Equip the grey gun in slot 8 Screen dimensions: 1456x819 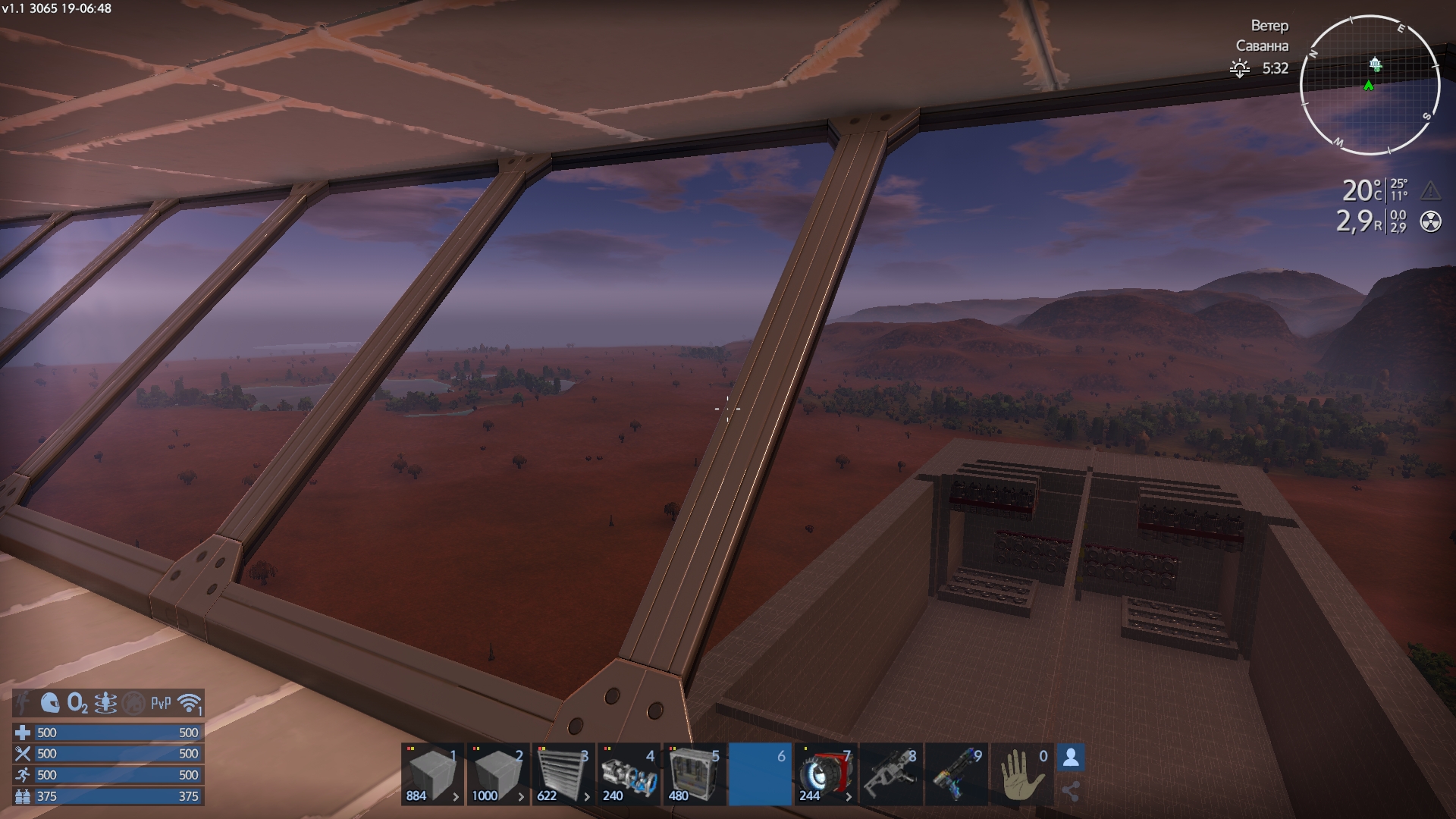pos(890,773)
